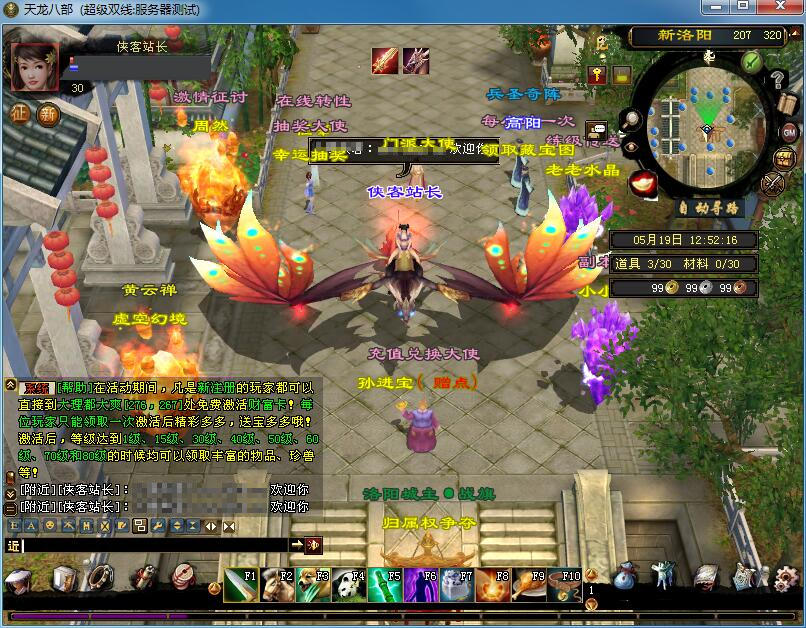Toggle the crossed swords icon beside minimap
The height and width of the screenshot is (628, 806).
coord(773,183)
